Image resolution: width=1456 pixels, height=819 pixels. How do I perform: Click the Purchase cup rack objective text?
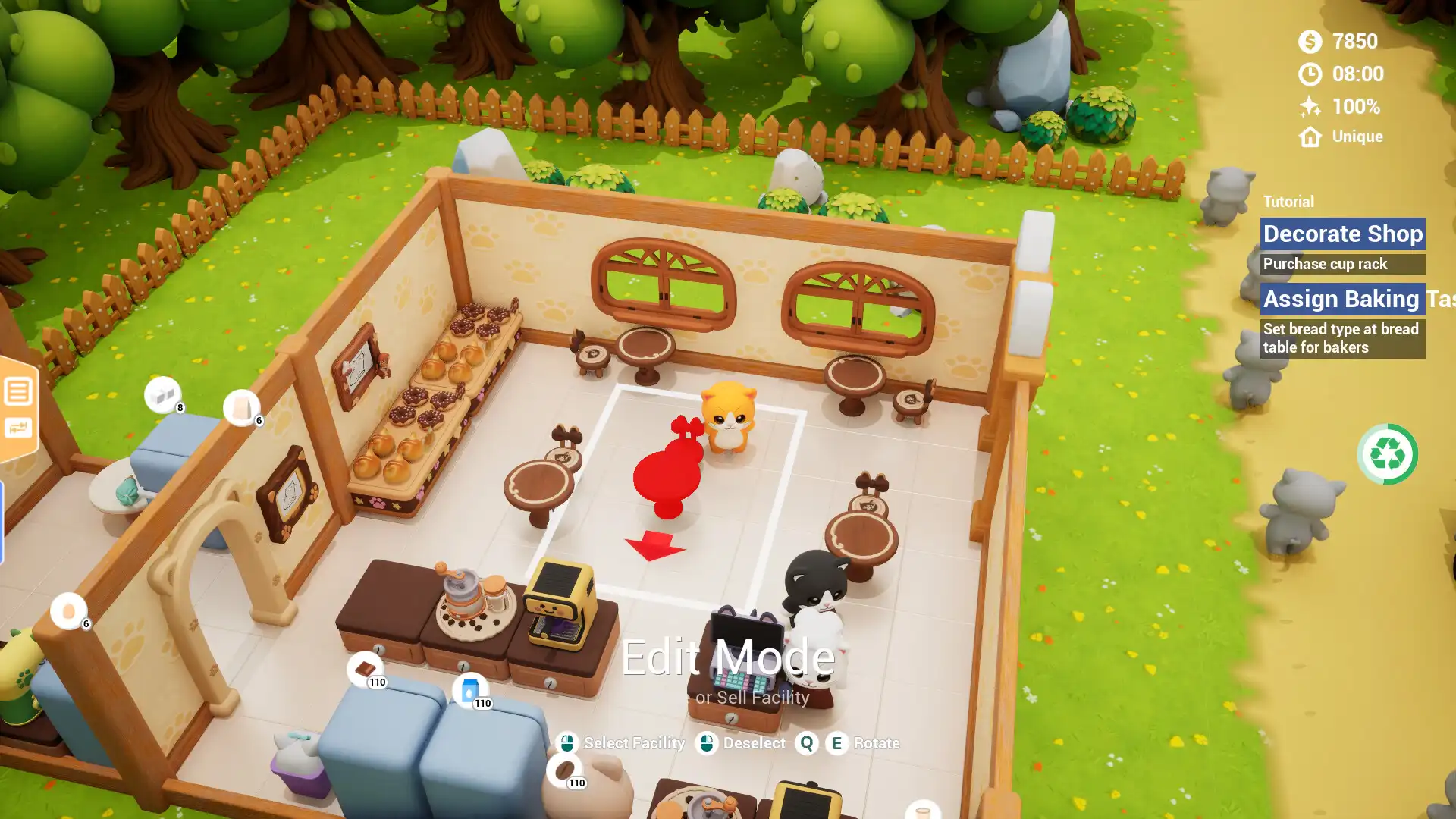(x=1324, y=264)
